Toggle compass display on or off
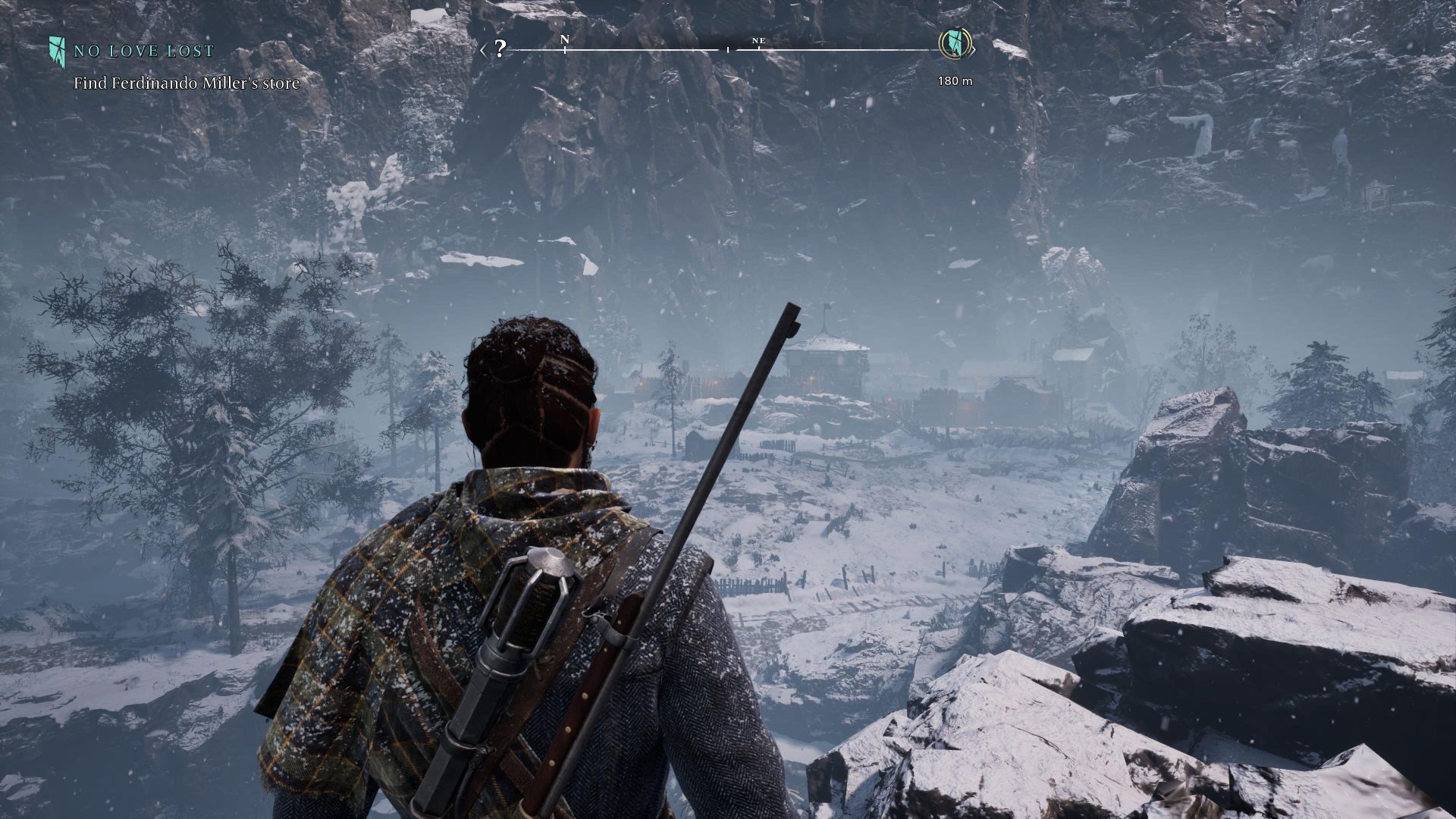 click(726, 49)
